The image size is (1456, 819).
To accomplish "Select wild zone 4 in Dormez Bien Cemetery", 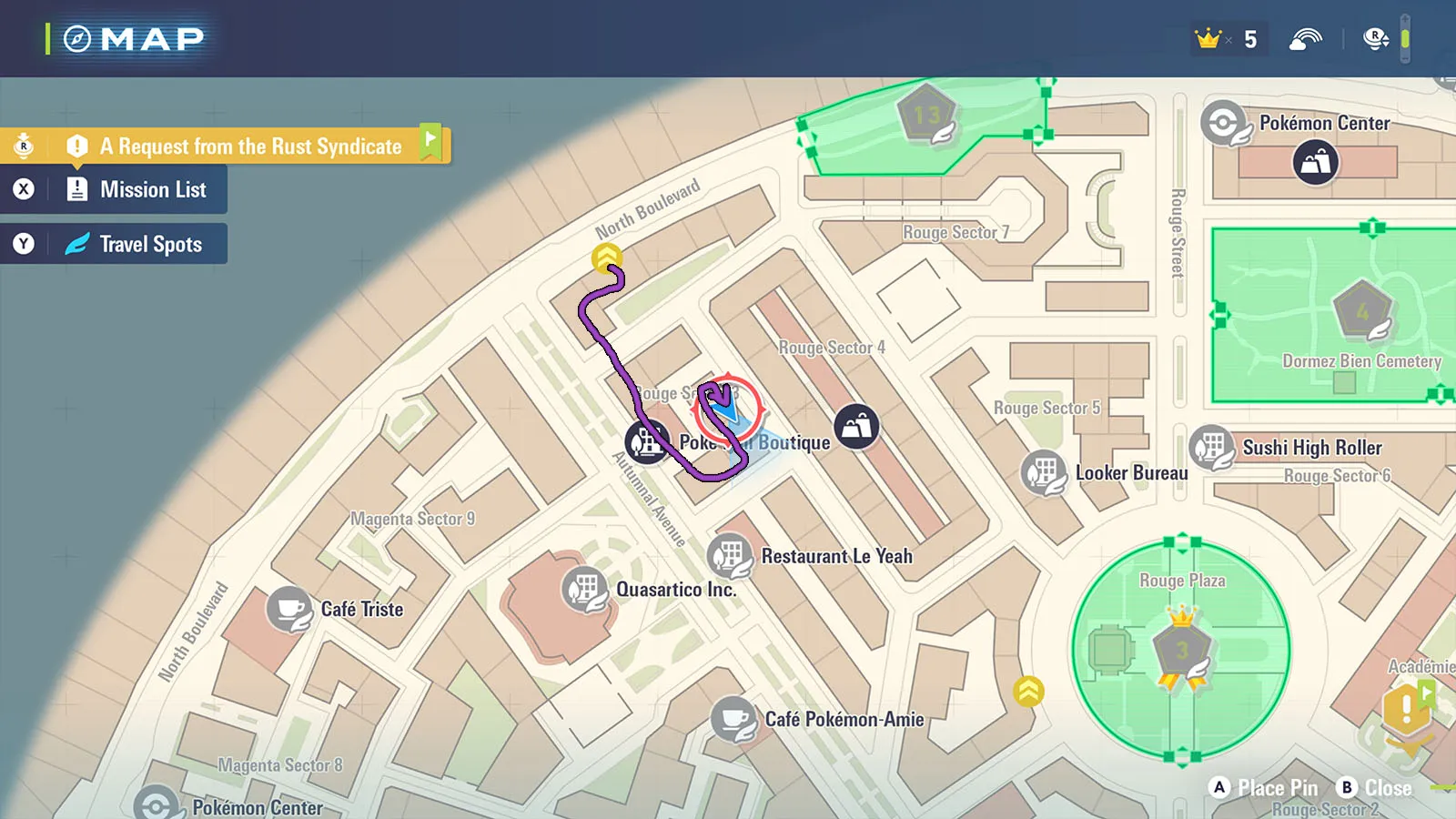I will 1362,311.
